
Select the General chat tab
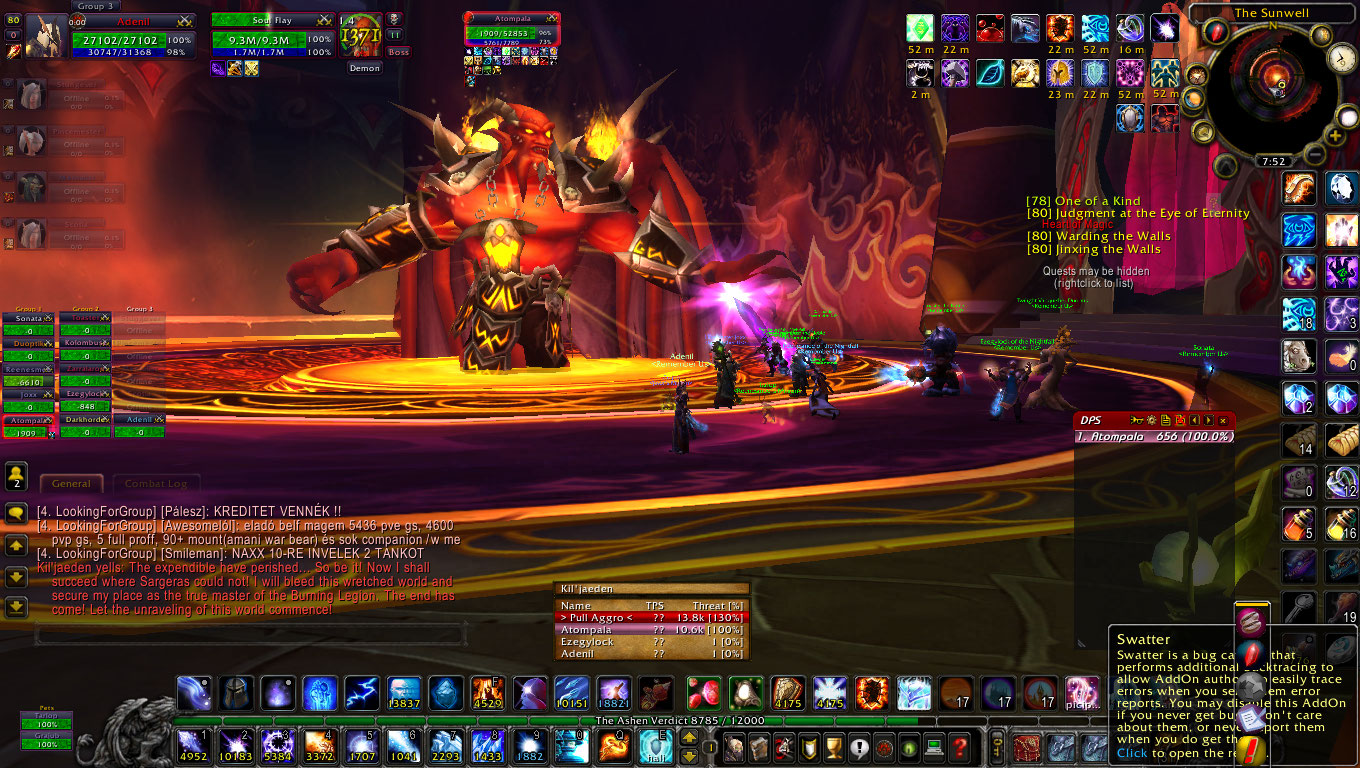point(71,484)
